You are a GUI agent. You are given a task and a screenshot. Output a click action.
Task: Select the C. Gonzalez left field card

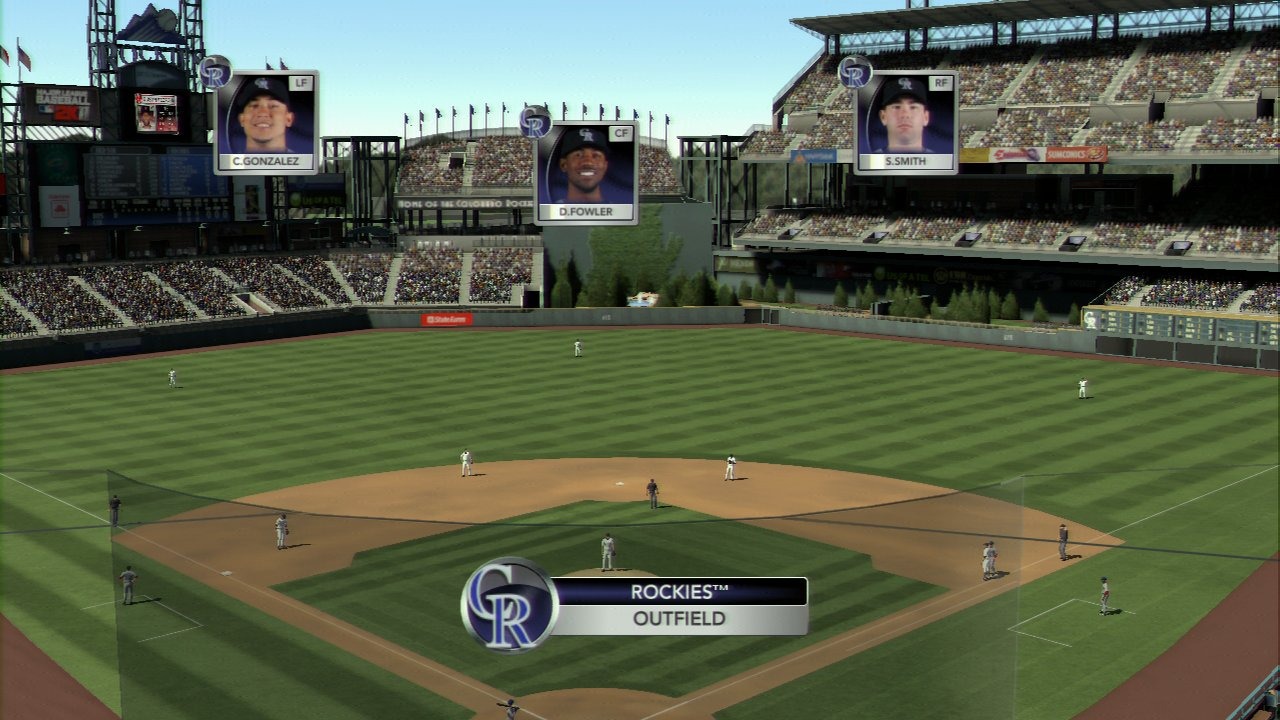(x=265, y=123)
